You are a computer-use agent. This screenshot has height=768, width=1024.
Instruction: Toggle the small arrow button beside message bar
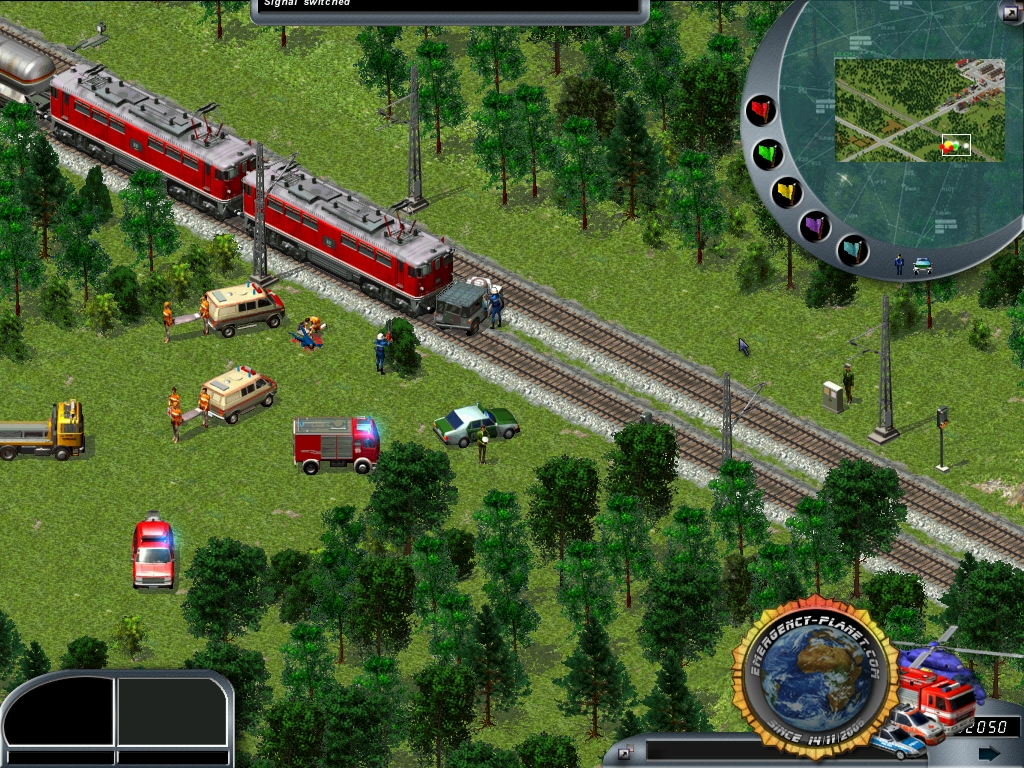click(624, 753)
